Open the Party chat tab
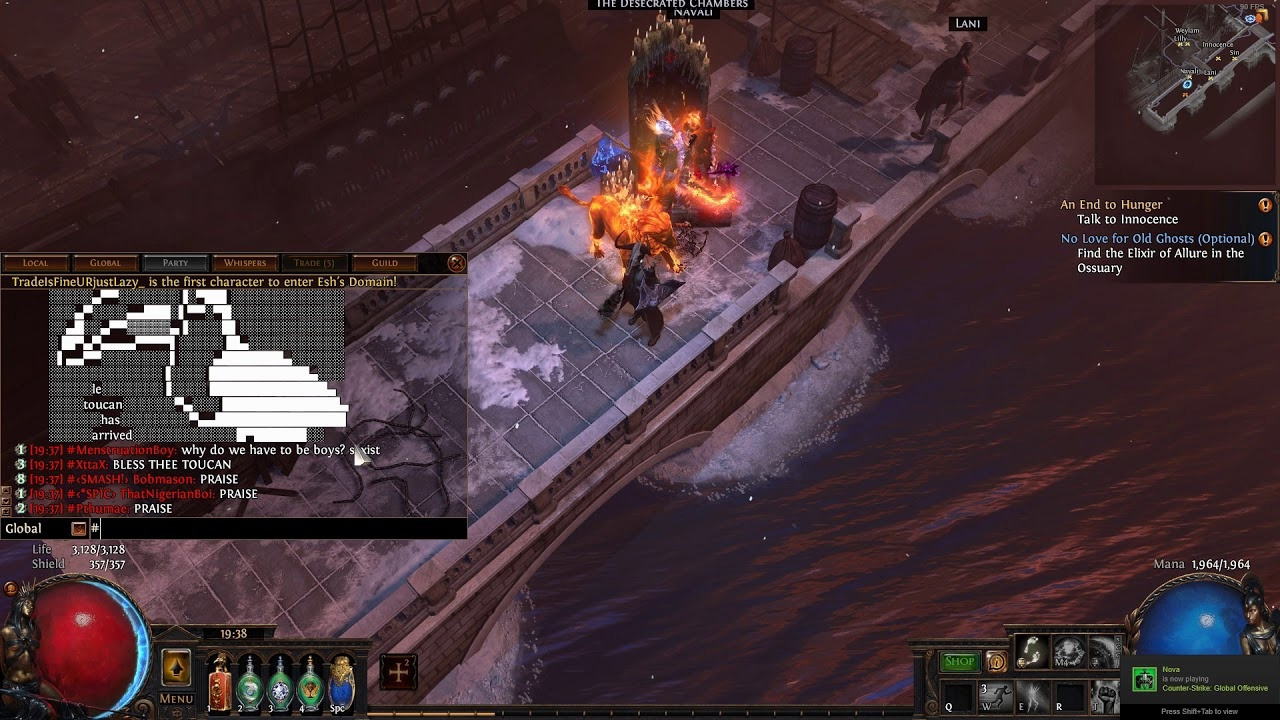1280x720 pixels. [175, 263]
